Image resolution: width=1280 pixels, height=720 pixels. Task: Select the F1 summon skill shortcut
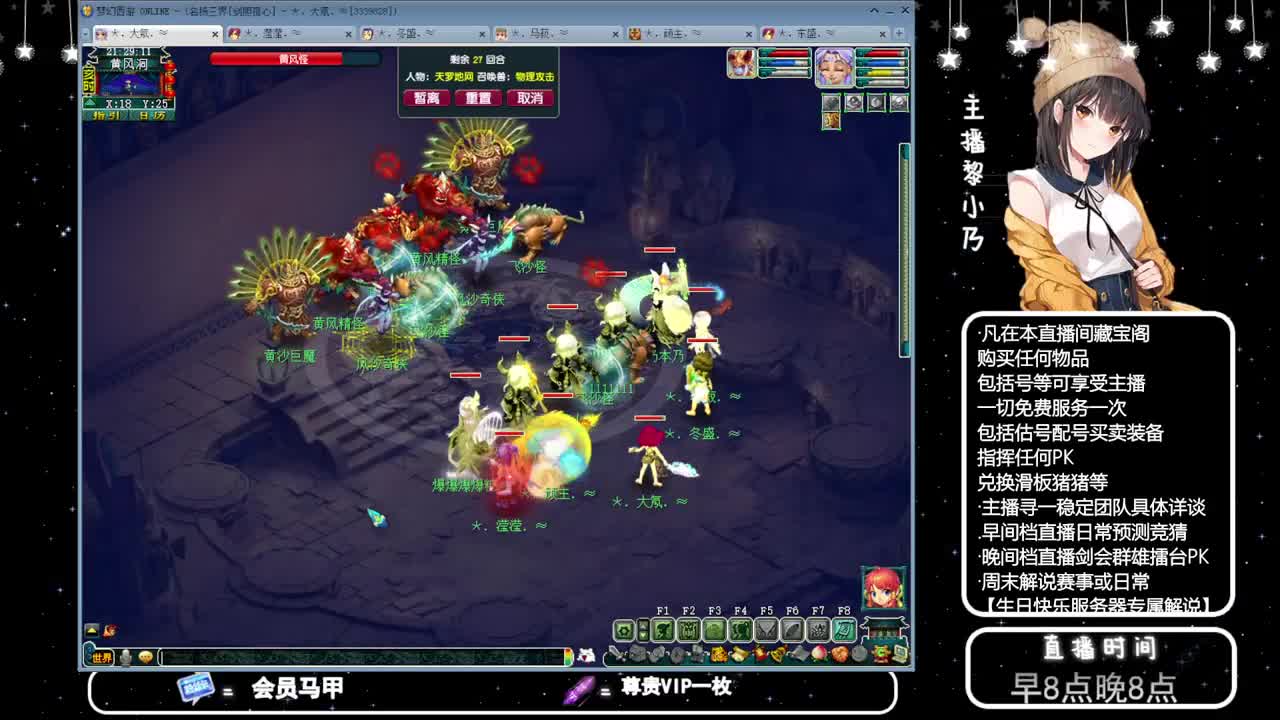pos(663,630)
